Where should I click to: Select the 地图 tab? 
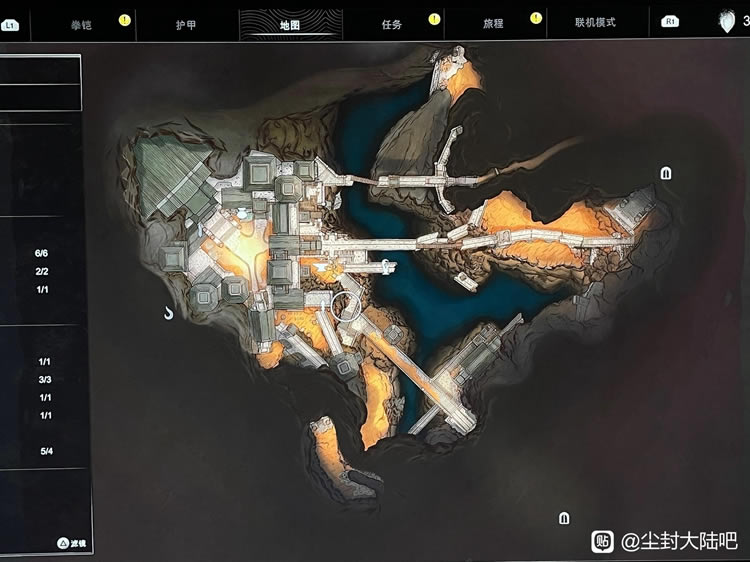click(291, 23)
